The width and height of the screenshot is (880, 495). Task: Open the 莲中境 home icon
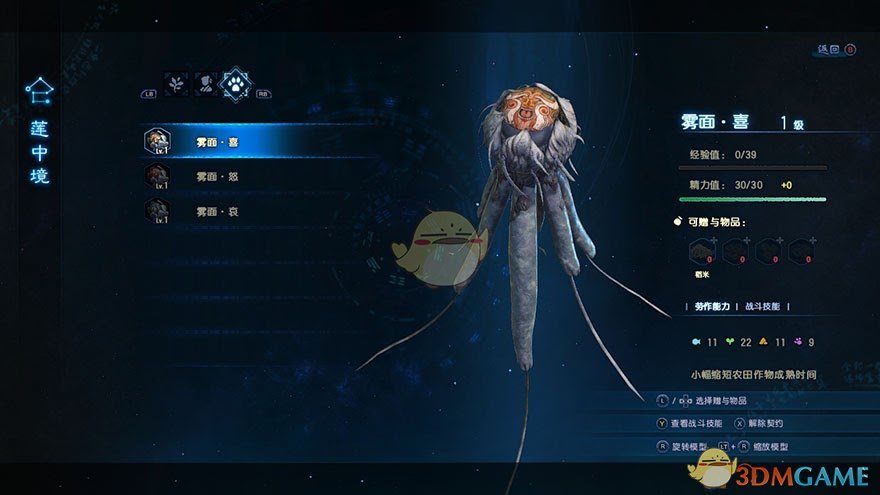click(x=39, y=92)
